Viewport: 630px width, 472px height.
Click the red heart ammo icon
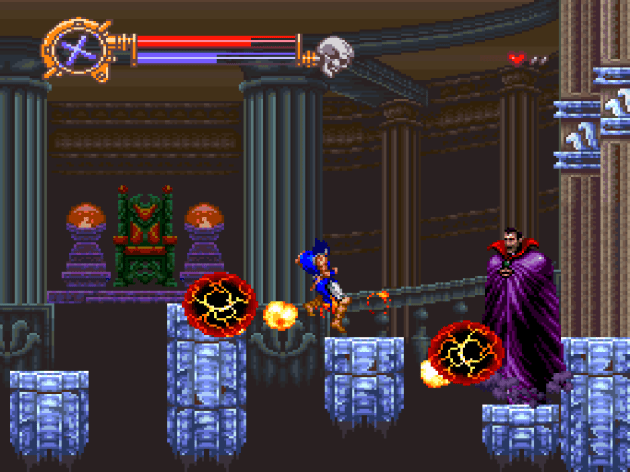click(516, 59)
